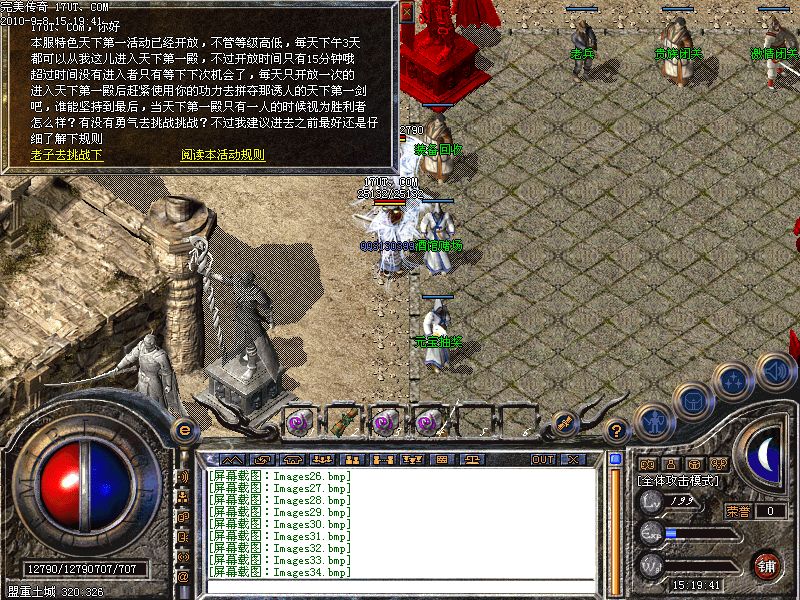800x600 pixels.
Task: Click the OUT button above chat
Action: [542, 460]
